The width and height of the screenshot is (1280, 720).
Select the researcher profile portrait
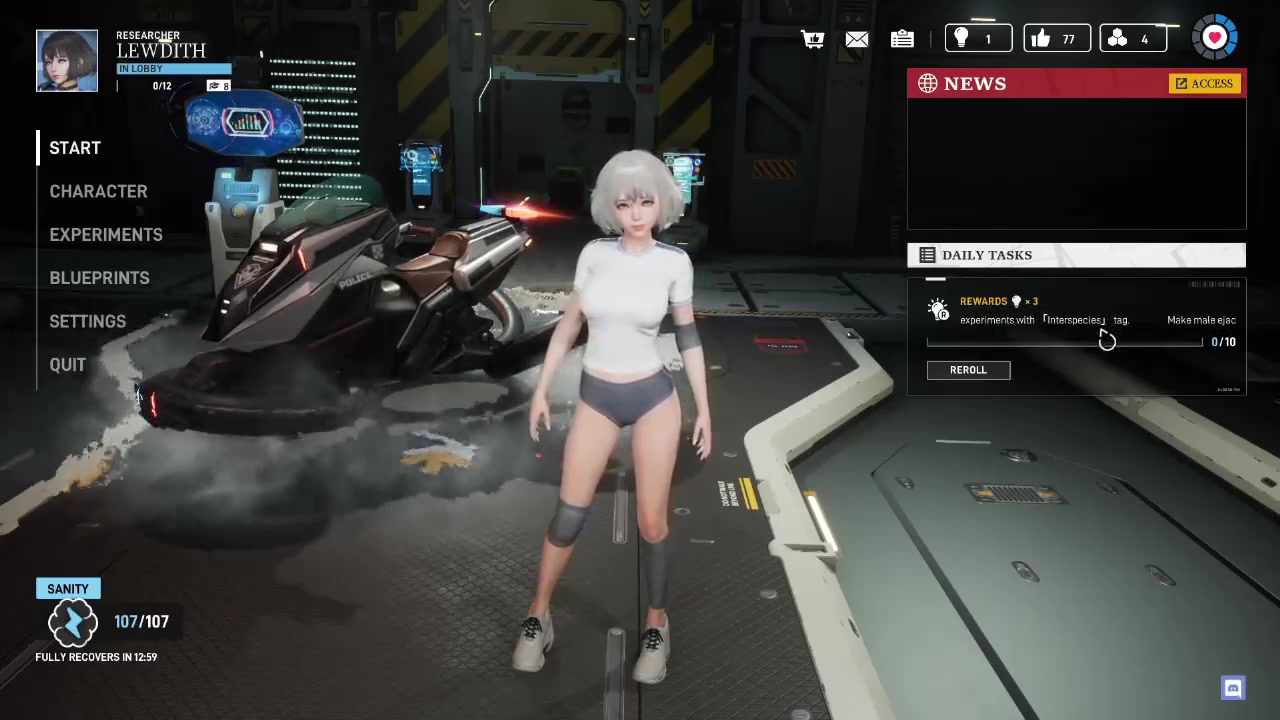click(x=67, y=61)
